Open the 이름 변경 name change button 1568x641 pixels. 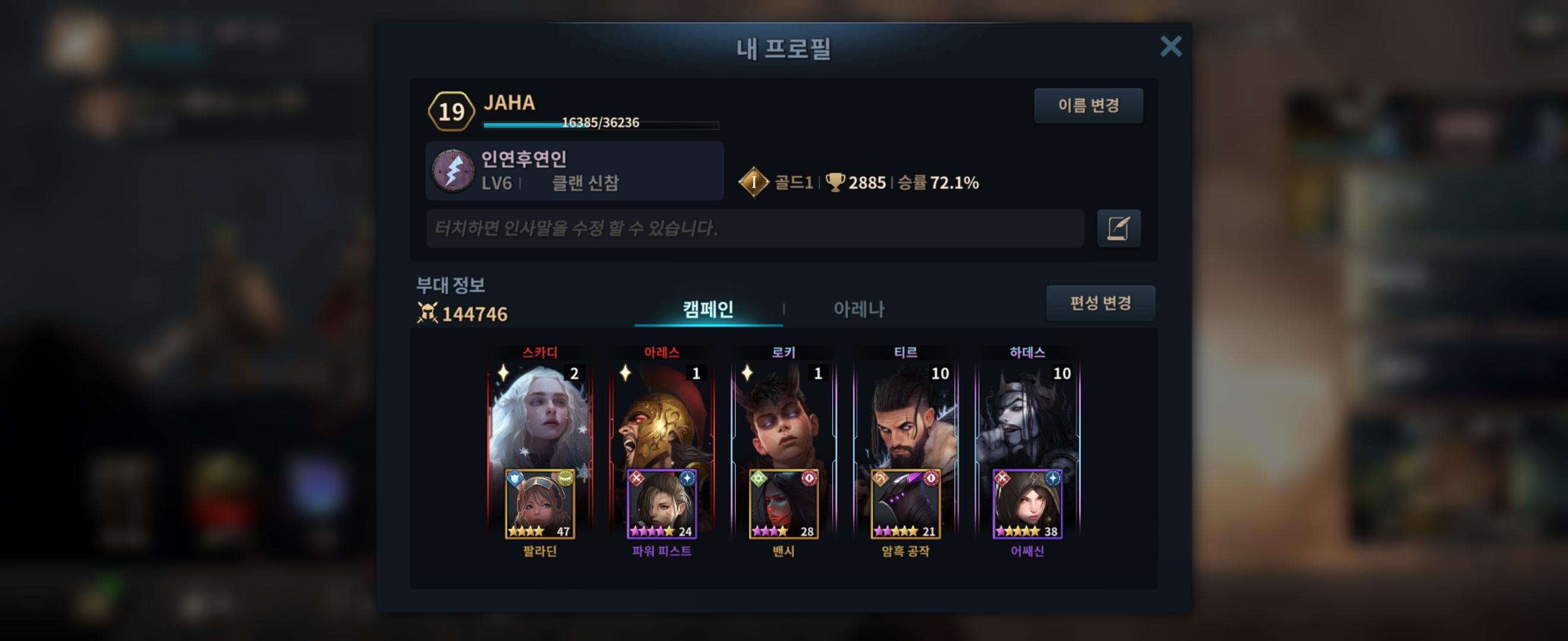click(1088, 106)
